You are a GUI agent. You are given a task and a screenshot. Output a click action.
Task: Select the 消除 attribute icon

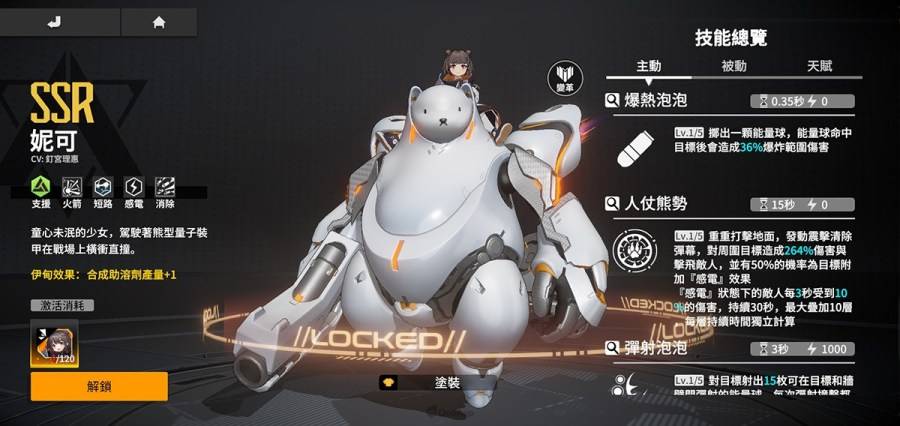tap(165, 186)
